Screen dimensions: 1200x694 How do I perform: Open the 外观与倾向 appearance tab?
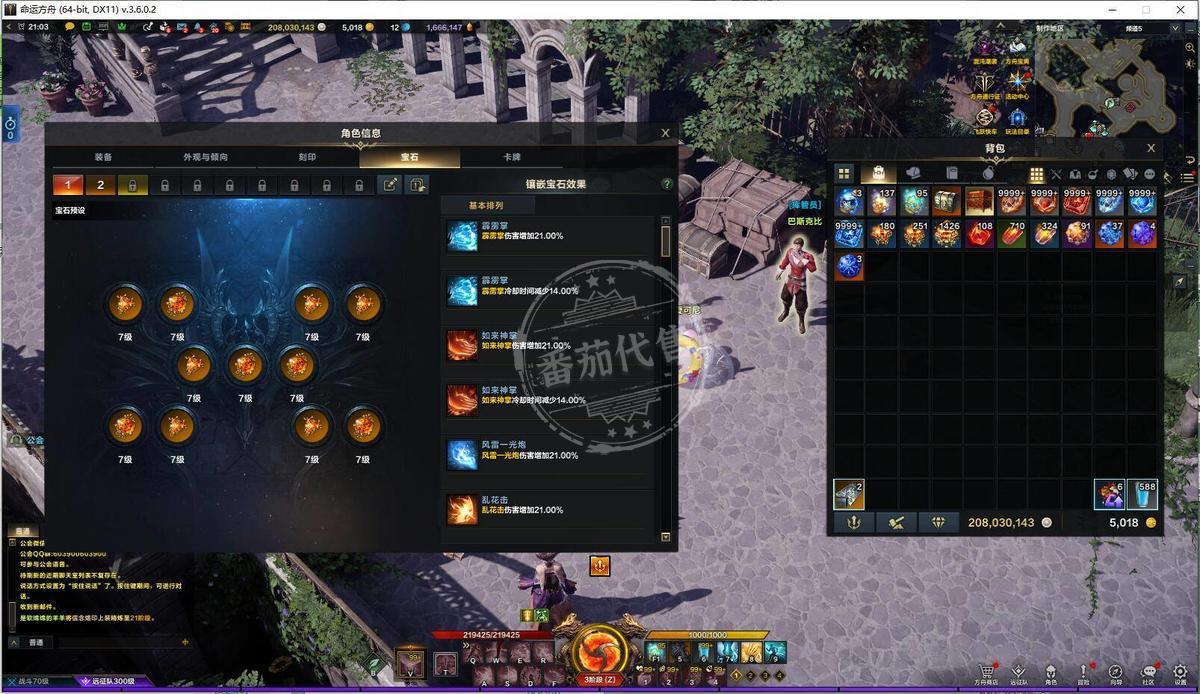tap(205, 157)
